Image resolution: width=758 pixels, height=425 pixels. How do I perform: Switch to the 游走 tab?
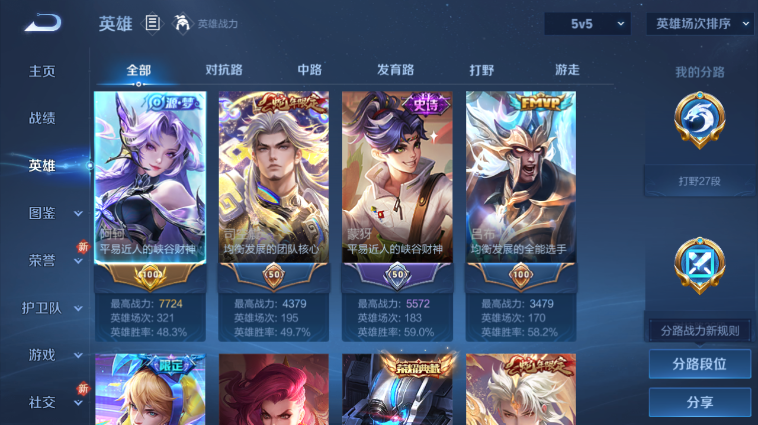pyautogui.click(x=567, y=70)
